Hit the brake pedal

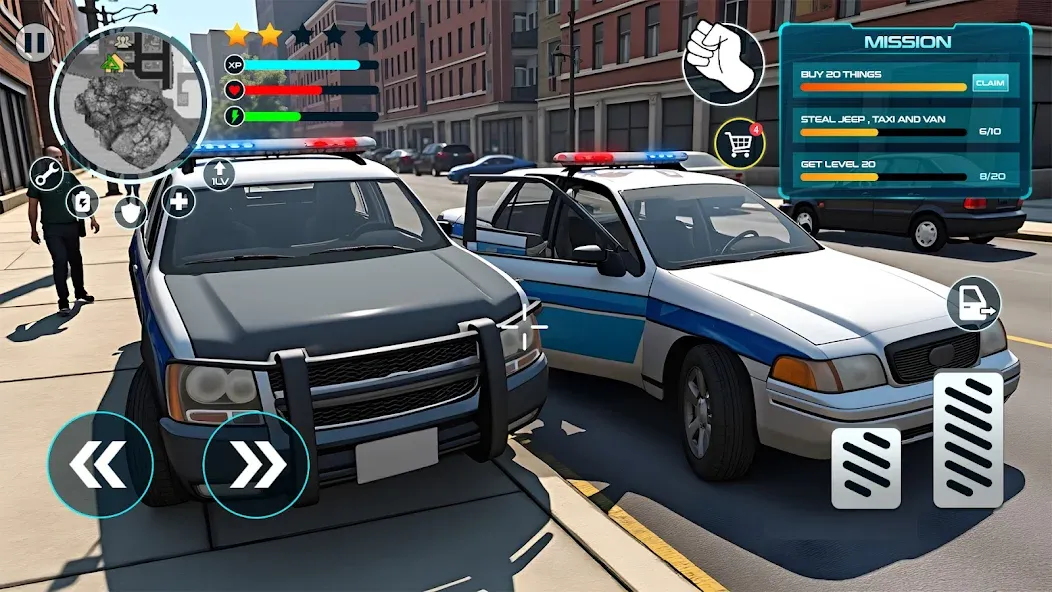(x=866, y=468)
